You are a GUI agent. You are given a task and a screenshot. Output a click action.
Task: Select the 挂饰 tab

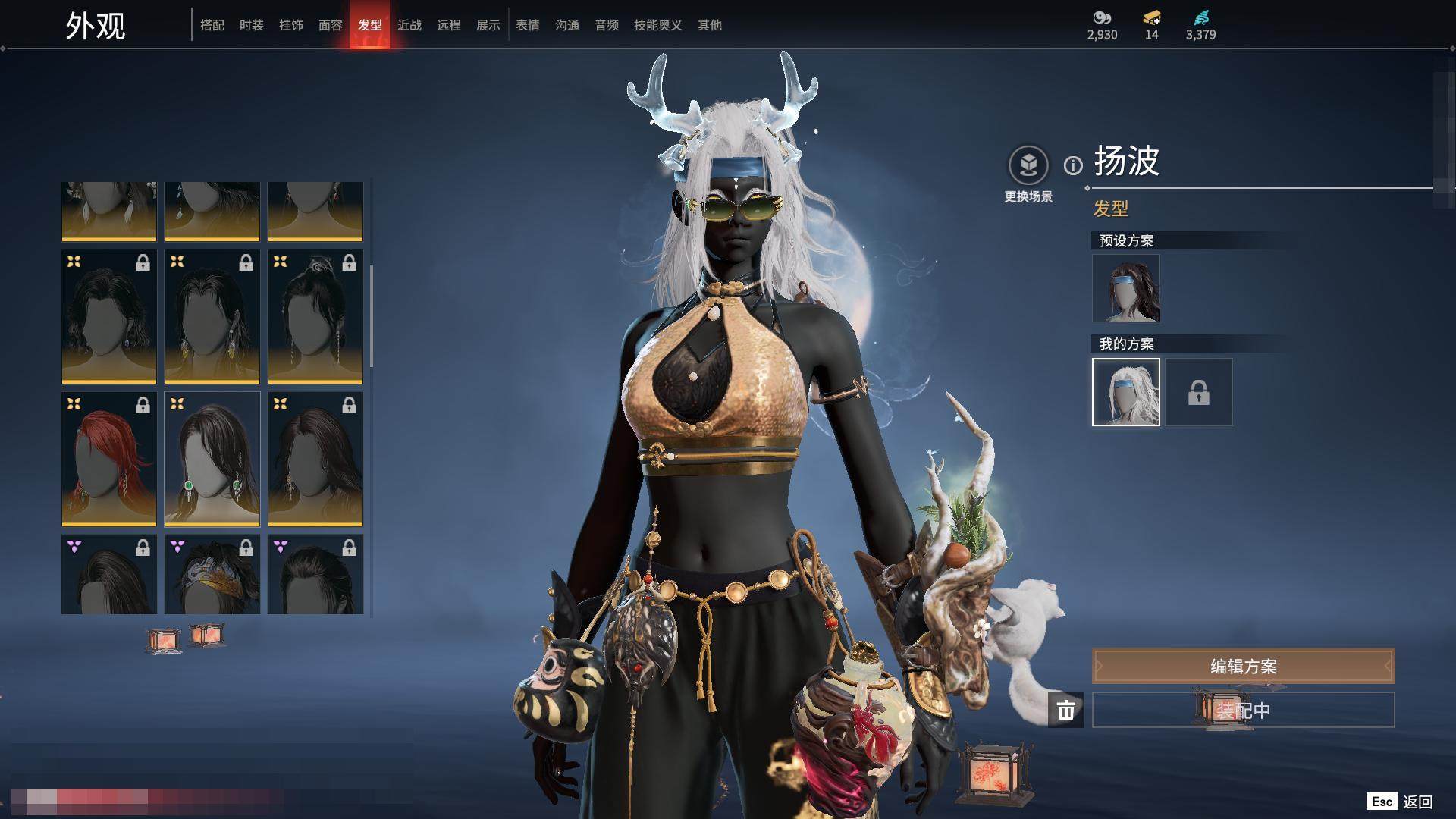point(291,25)
